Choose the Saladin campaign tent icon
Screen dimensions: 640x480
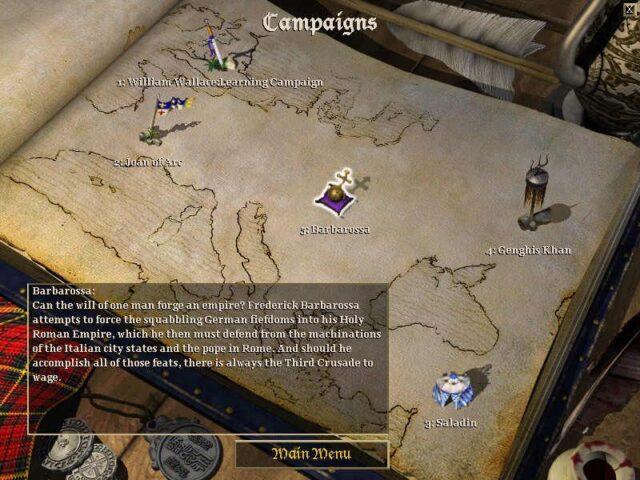[454, 389]
